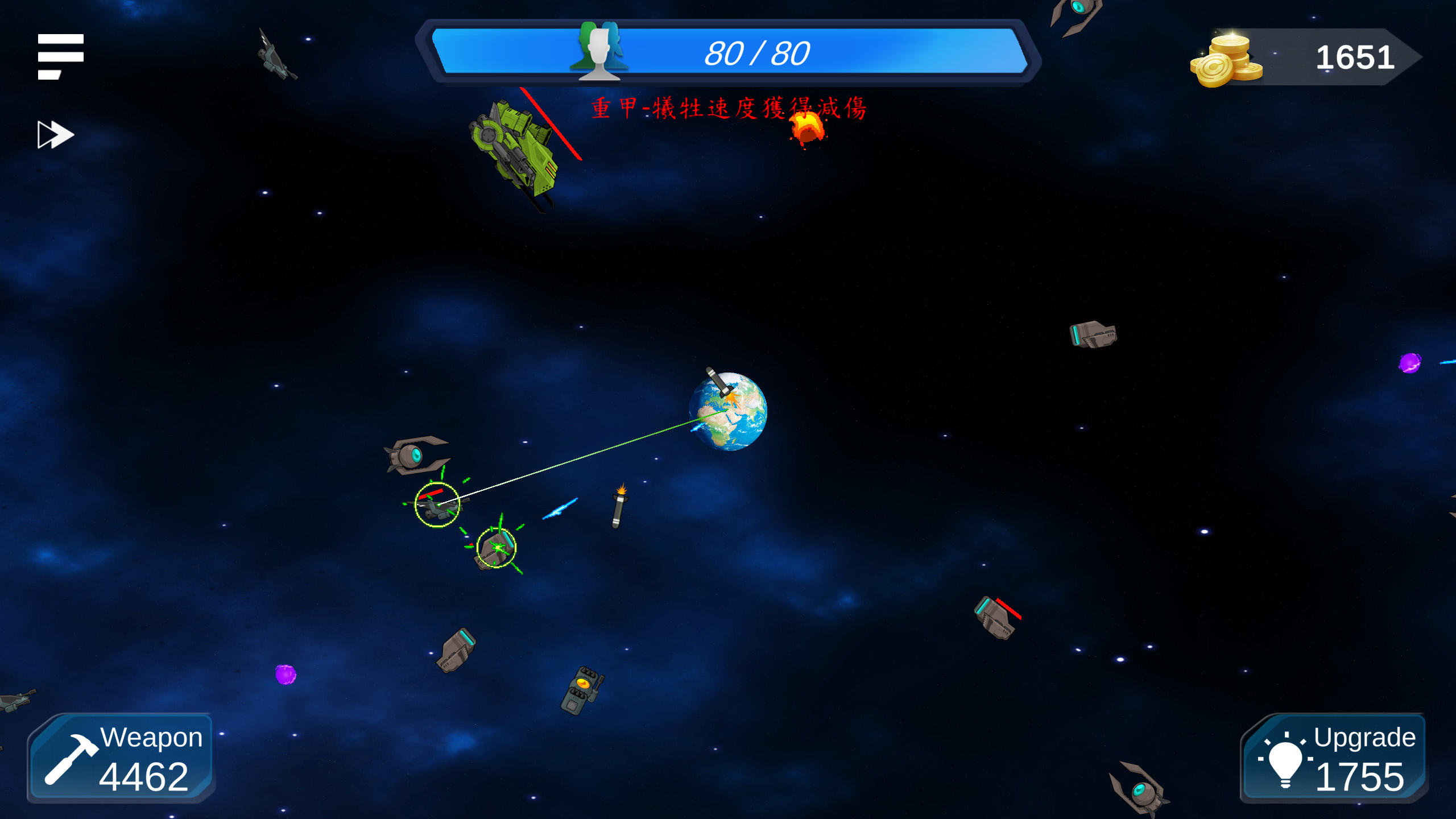The height and width of the screenshot is (819, 1456).
Task: Expand the coin counter showing 1651
Action: pos(1354,57)
